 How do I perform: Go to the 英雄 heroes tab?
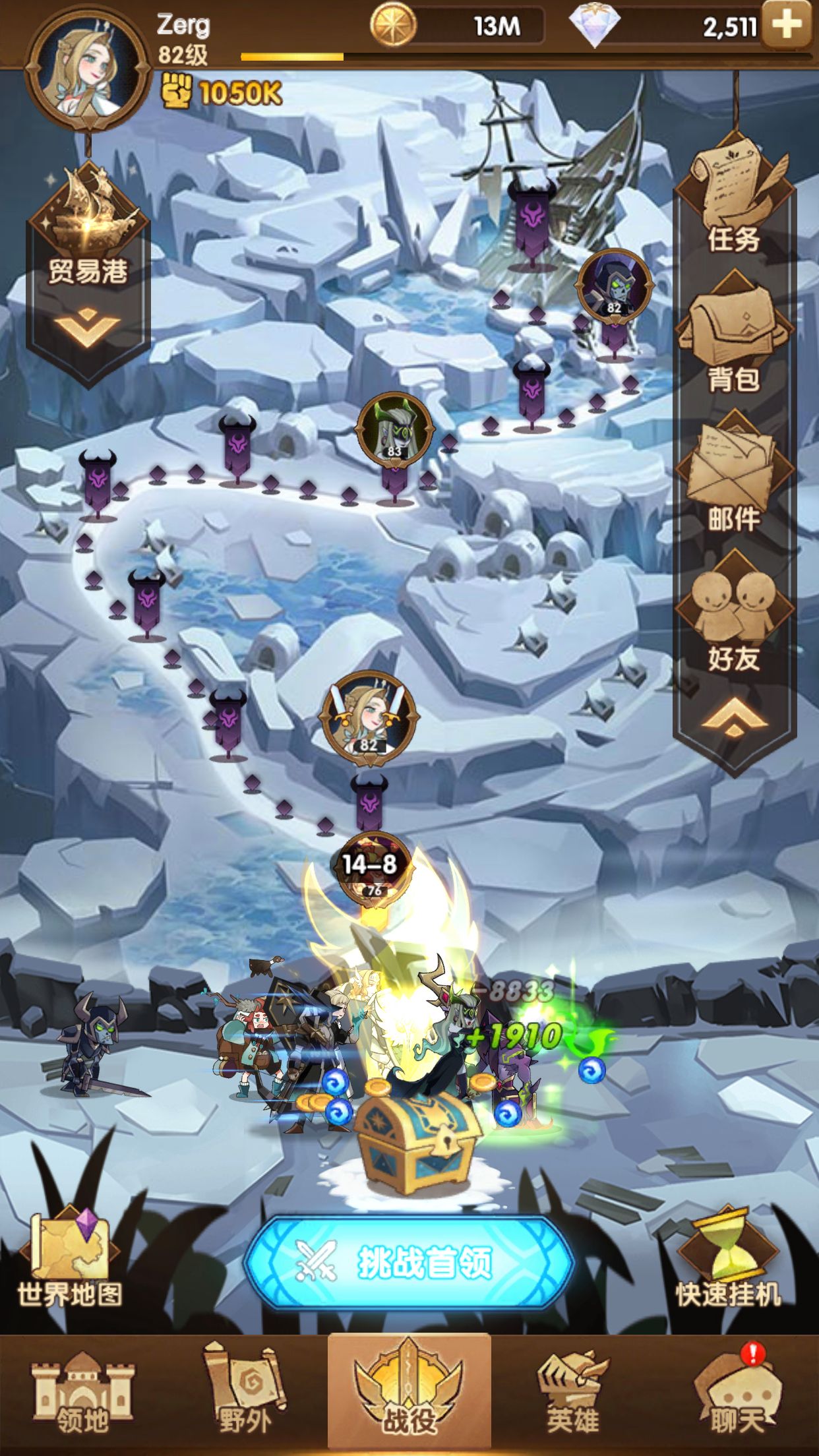(x=572, y=1395)
